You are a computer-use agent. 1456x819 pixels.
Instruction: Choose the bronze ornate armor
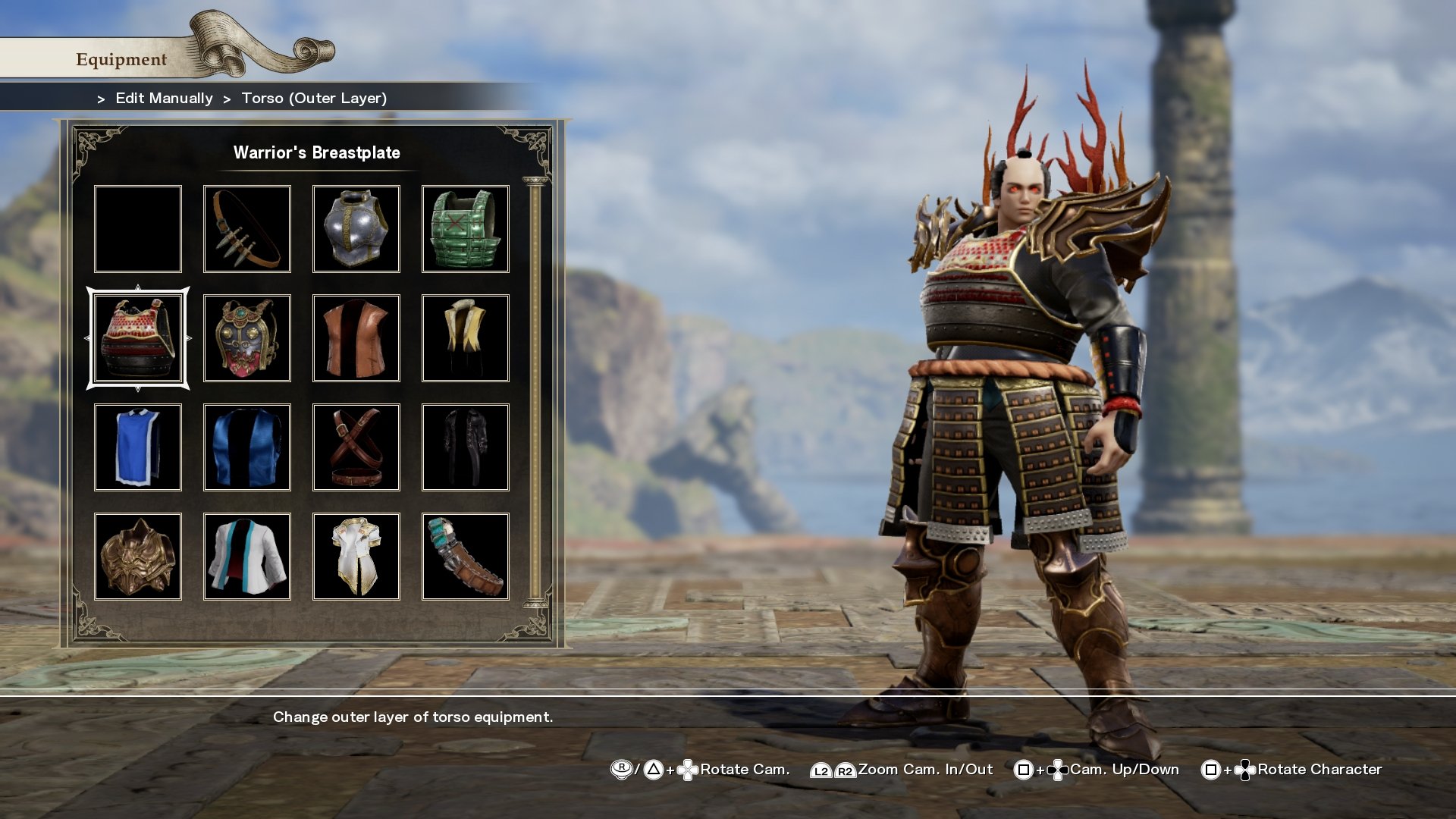click(x=137, y=556)
